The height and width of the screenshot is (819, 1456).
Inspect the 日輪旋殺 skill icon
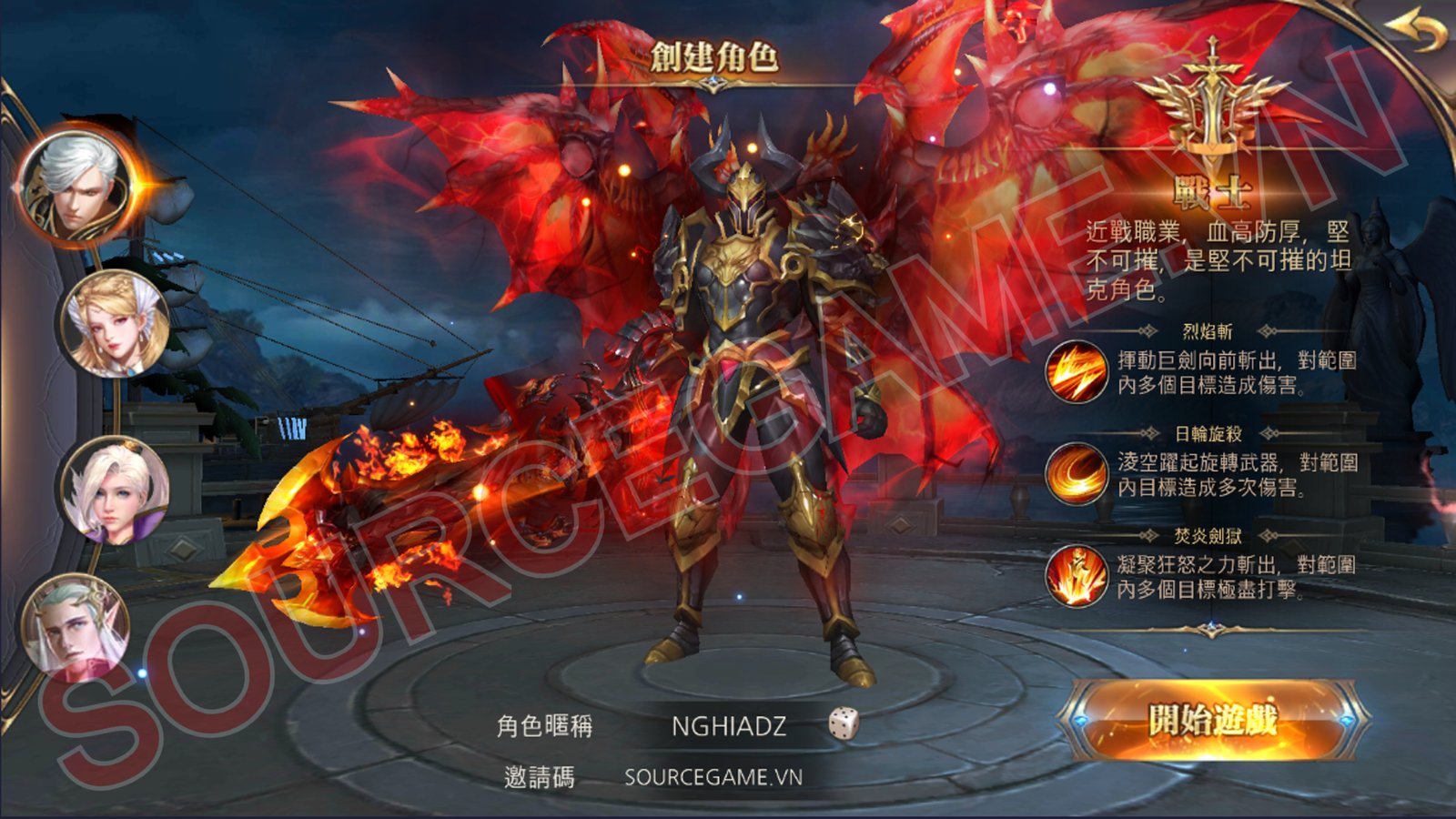pyautogui.click(x=1076, y=473)
